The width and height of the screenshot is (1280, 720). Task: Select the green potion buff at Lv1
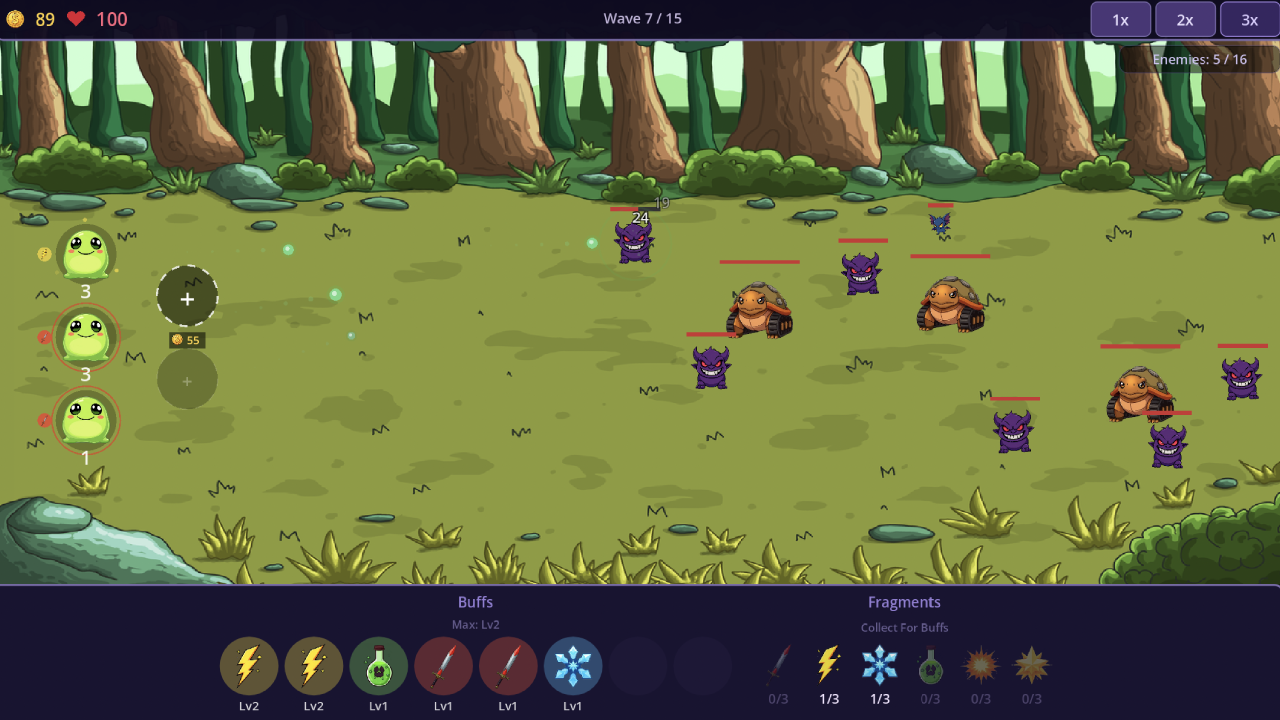[x=378, y=665]
